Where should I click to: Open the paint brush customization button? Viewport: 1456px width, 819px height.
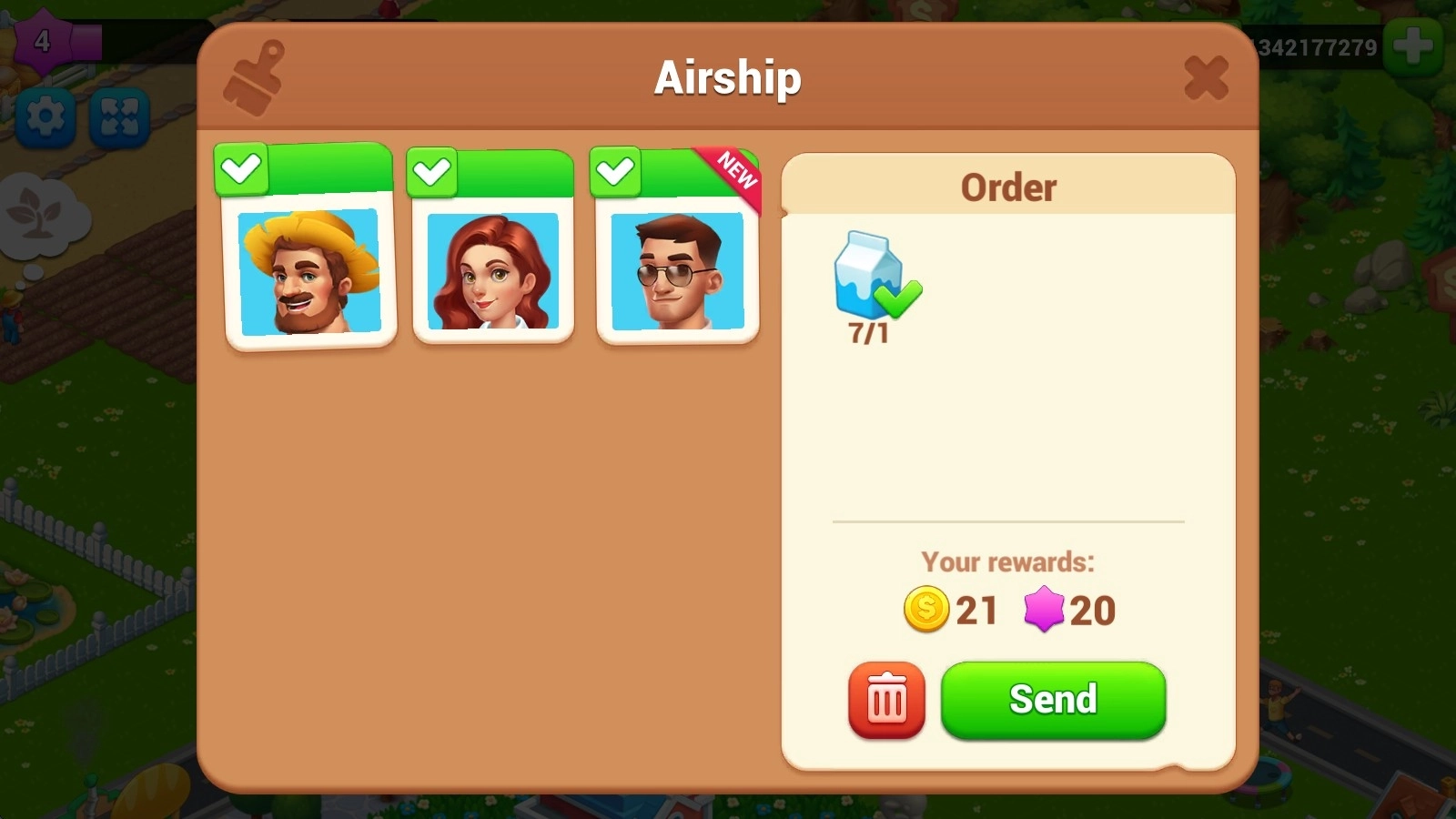tap(254, 77)
